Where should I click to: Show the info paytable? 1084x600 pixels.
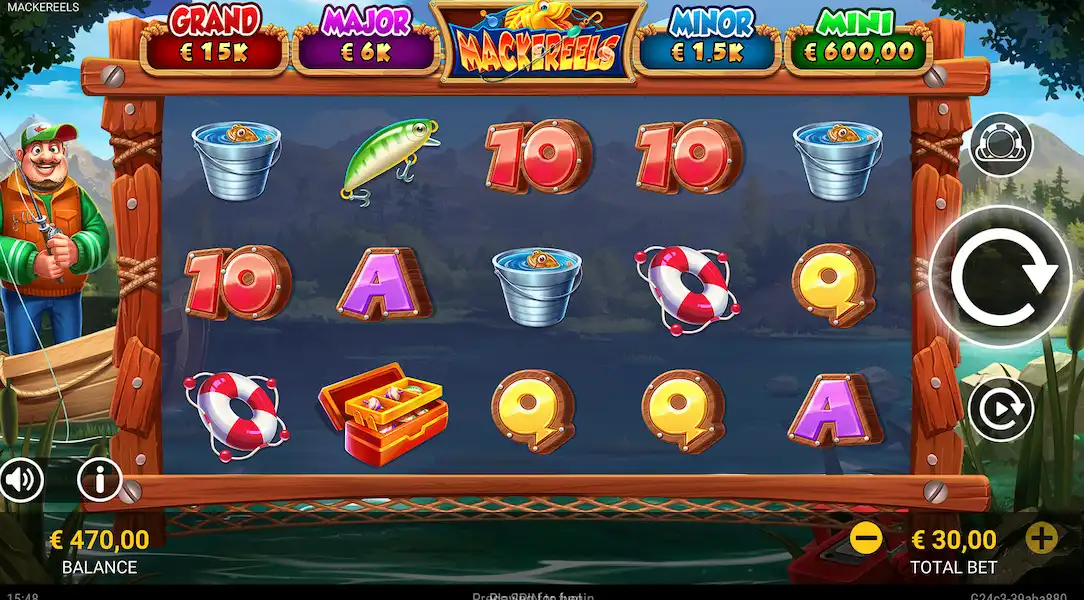(99, 481)
